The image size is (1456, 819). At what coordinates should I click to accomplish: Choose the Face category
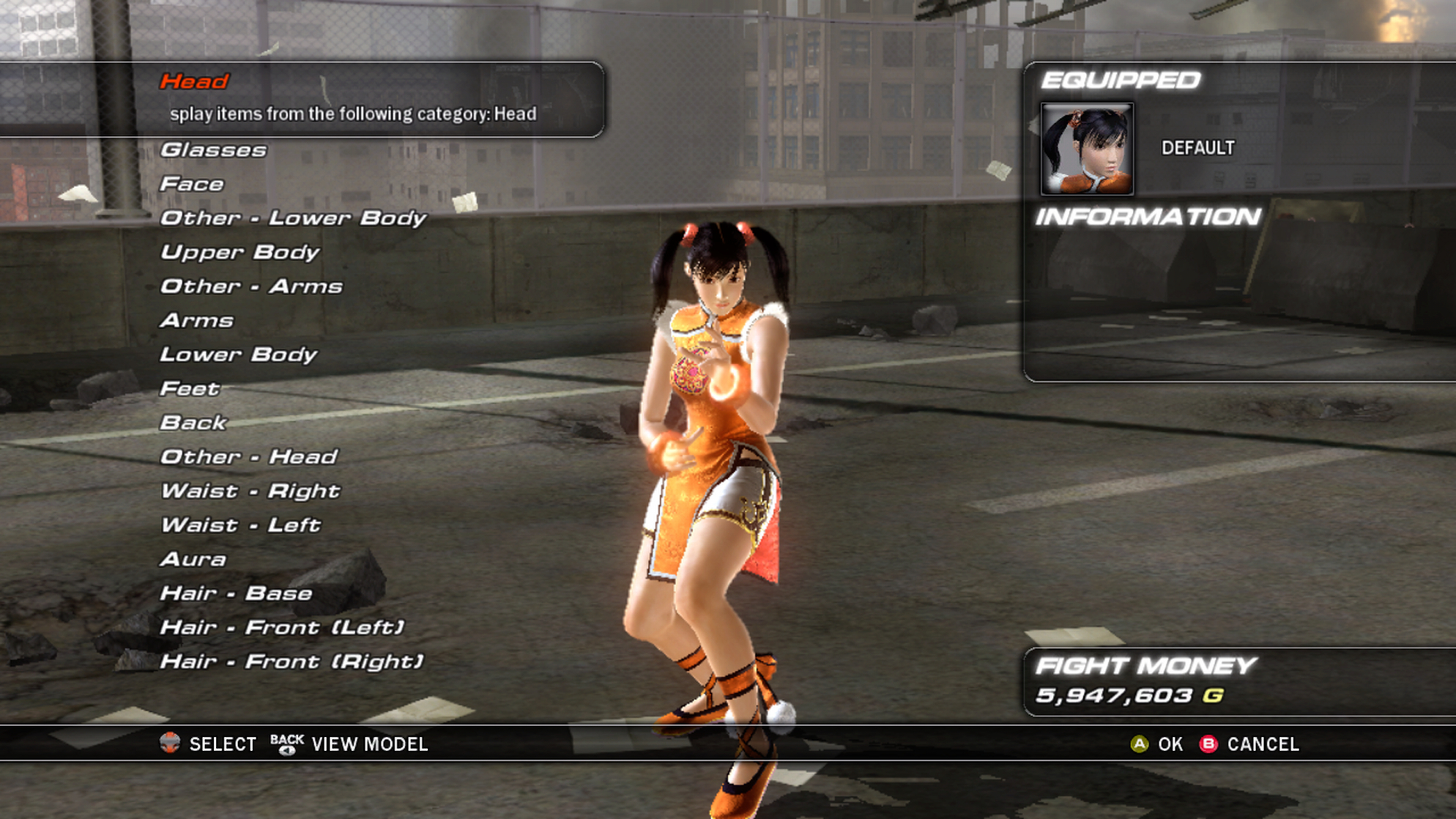(x=192, y=184)
